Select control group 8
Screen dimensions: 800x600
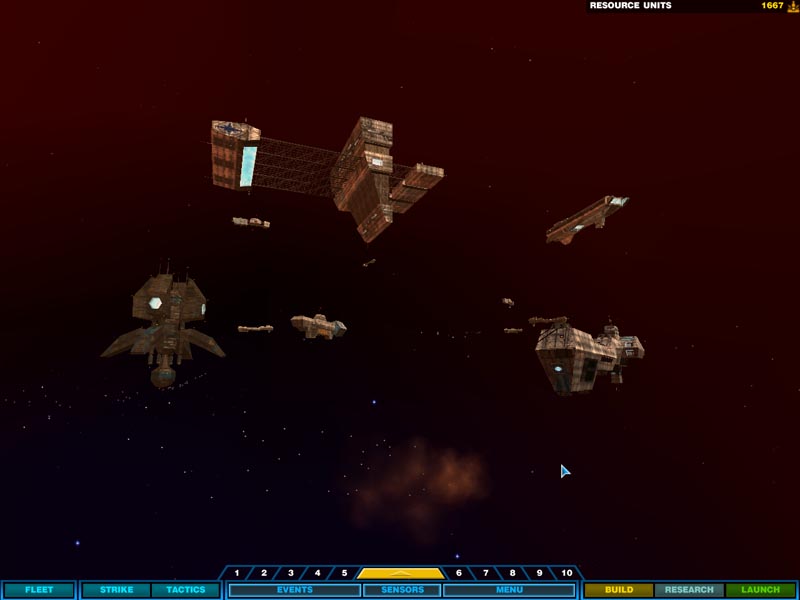513,573
